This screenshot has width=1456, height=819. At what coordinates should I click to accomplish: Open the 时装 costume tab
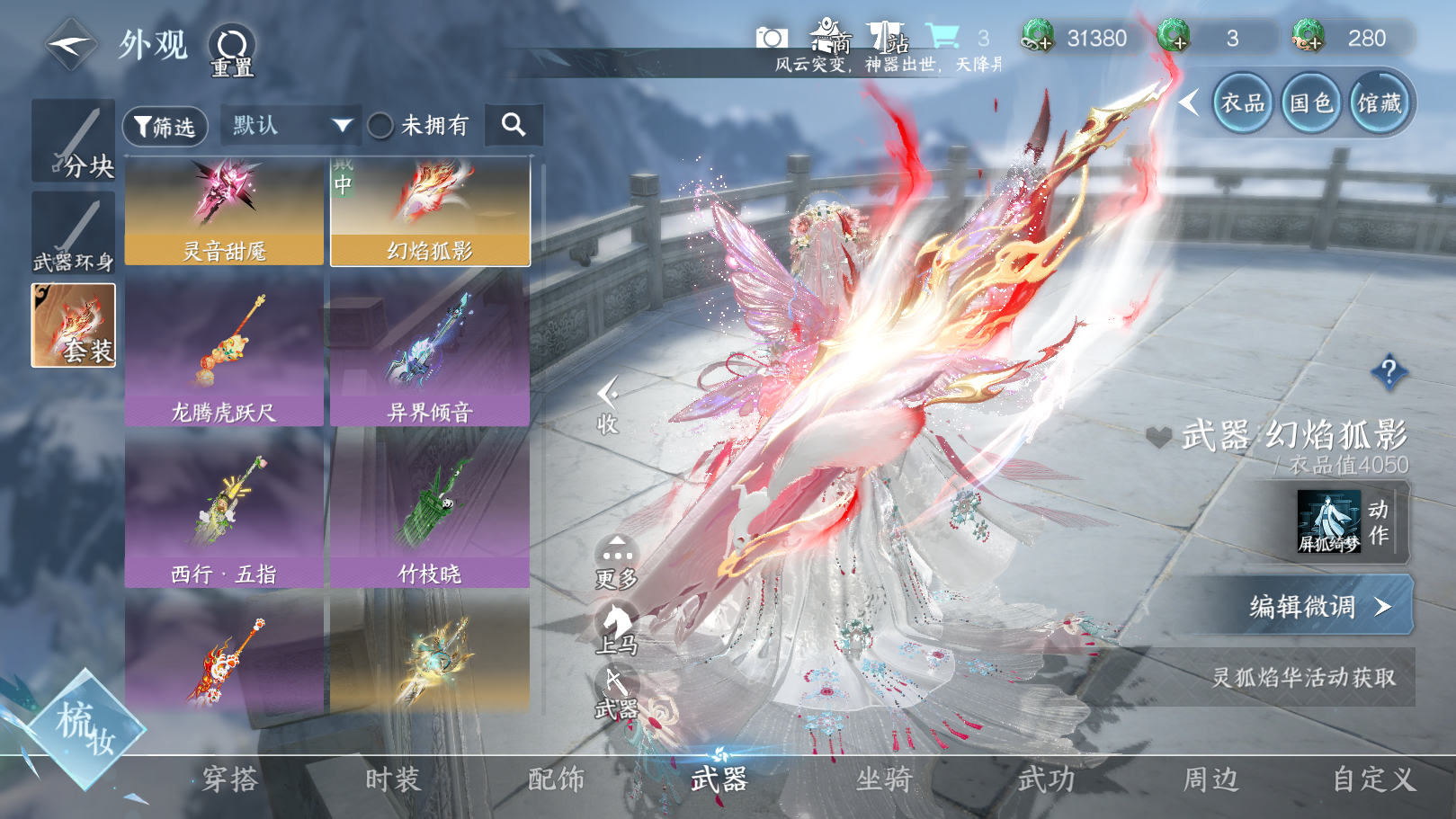tap(393, 779)
